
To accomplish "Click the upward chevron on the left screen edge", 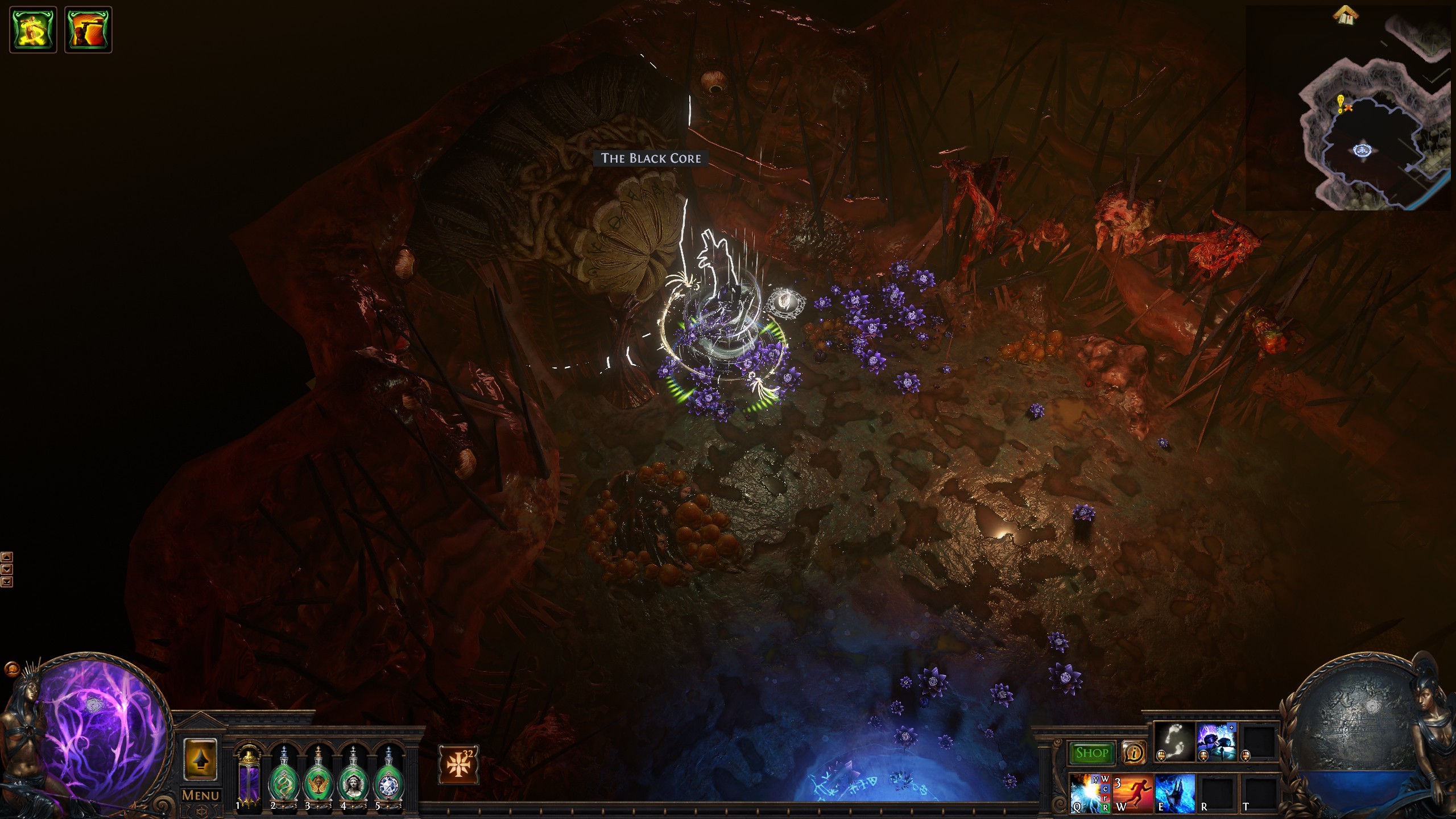I will coord(7,557).
